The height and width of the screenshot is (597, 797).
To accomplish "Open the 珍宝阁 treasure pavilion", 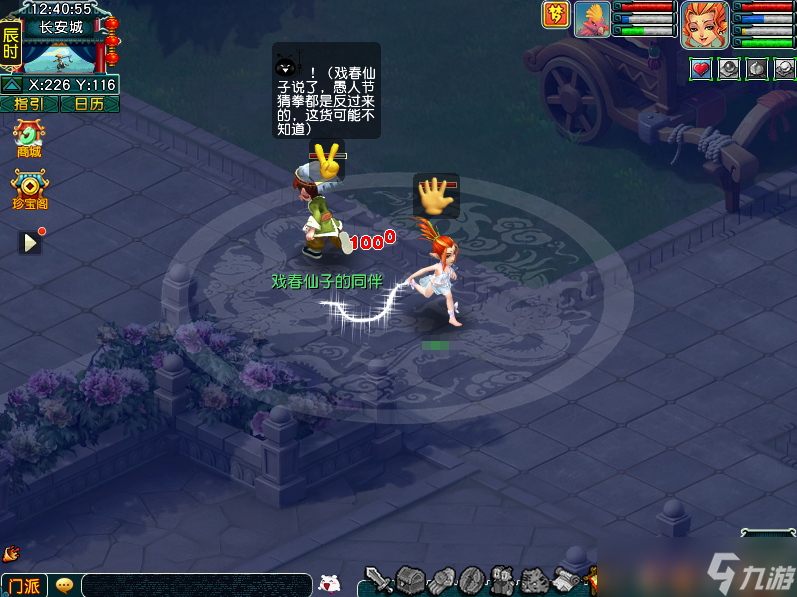I will tap(29, 188).
